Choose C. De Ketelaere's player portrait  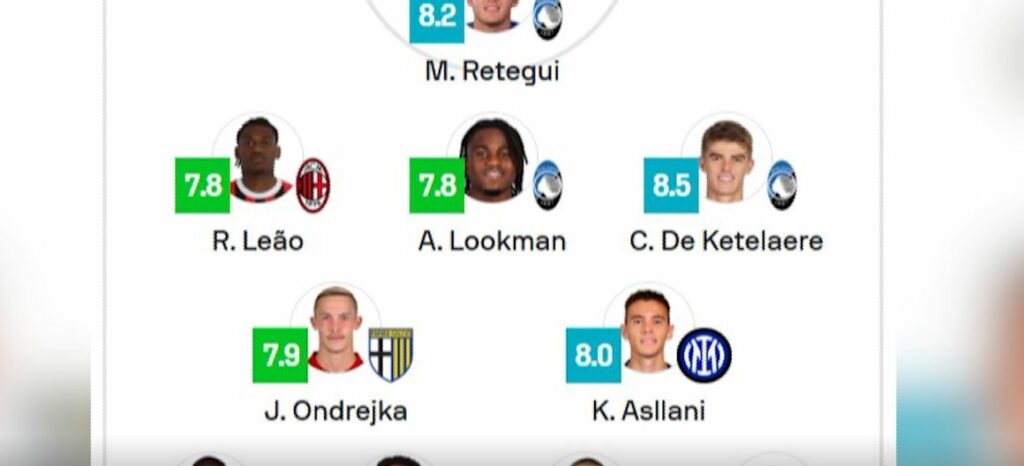click(727, 161)
